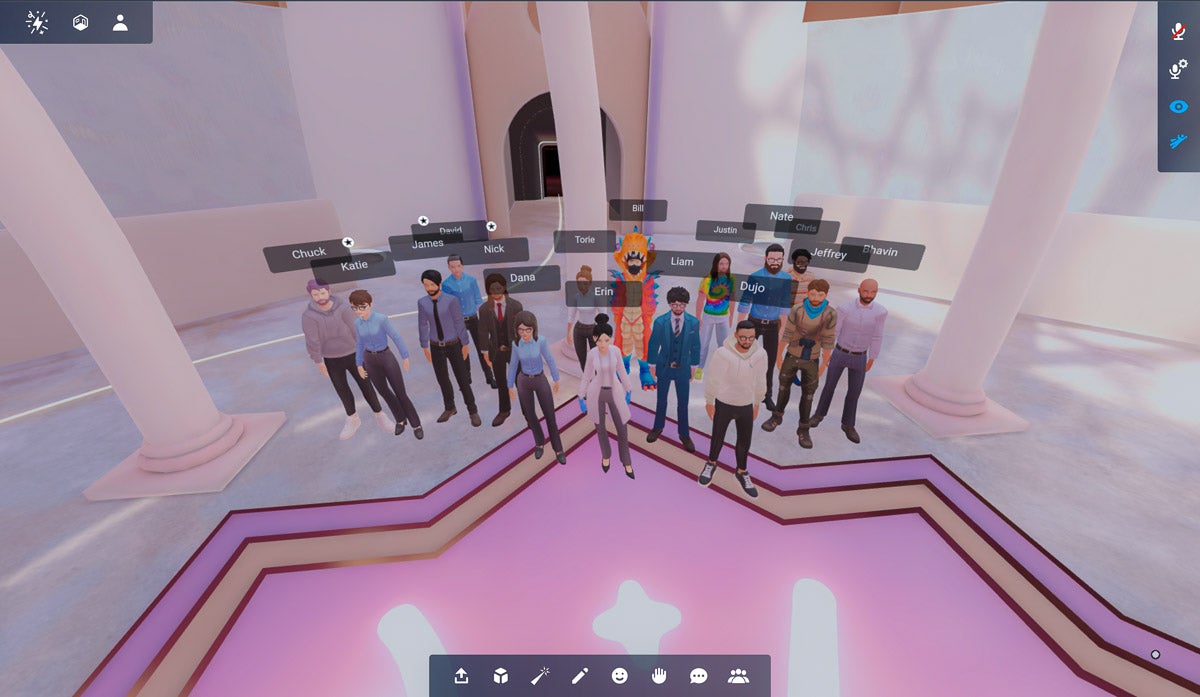Open the 3D cube object tool

[501, 676]
